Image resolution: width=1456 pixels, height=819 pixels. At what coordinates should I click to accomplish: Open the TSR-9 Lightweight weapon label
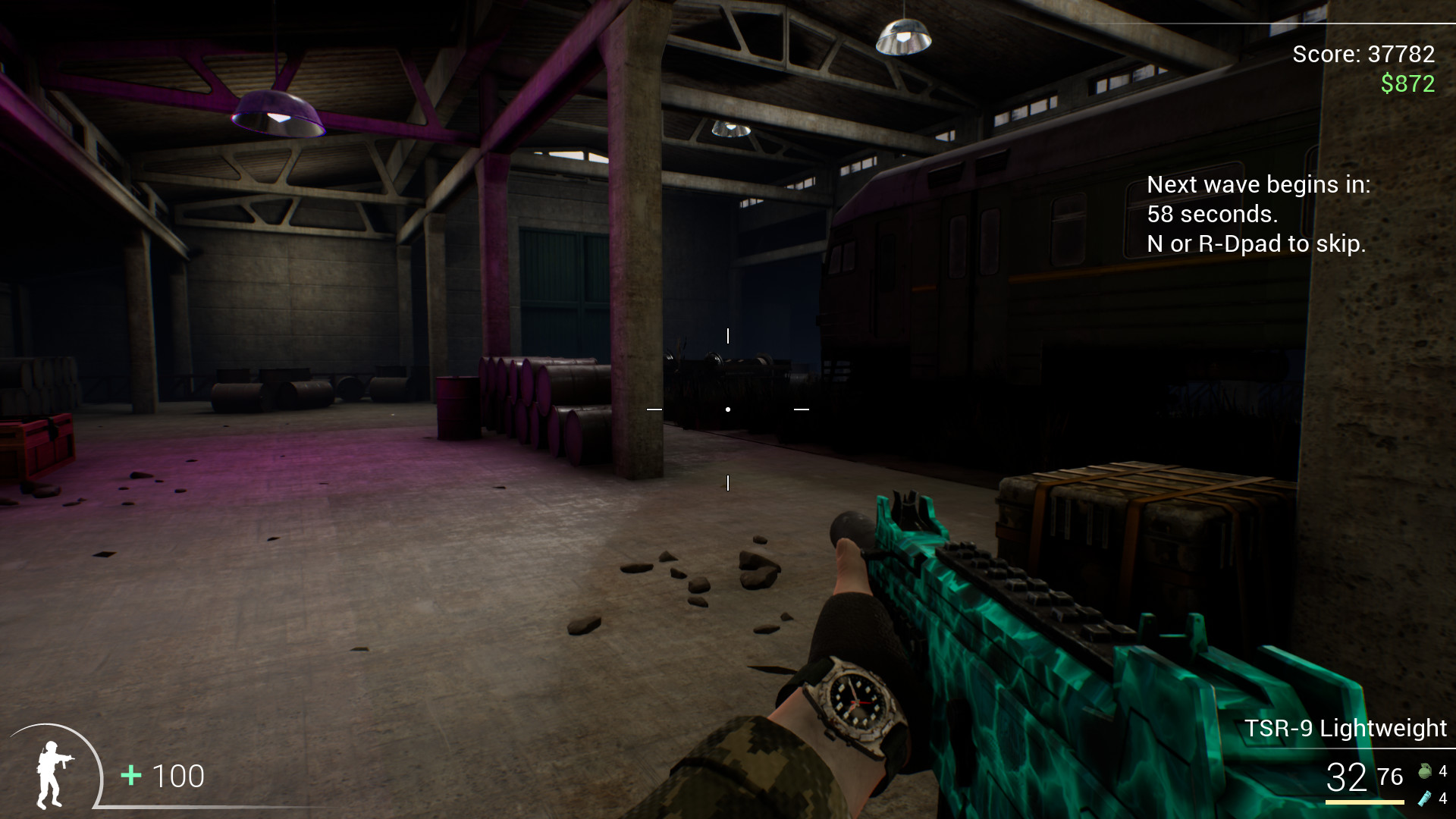[x=1347, y=726]
